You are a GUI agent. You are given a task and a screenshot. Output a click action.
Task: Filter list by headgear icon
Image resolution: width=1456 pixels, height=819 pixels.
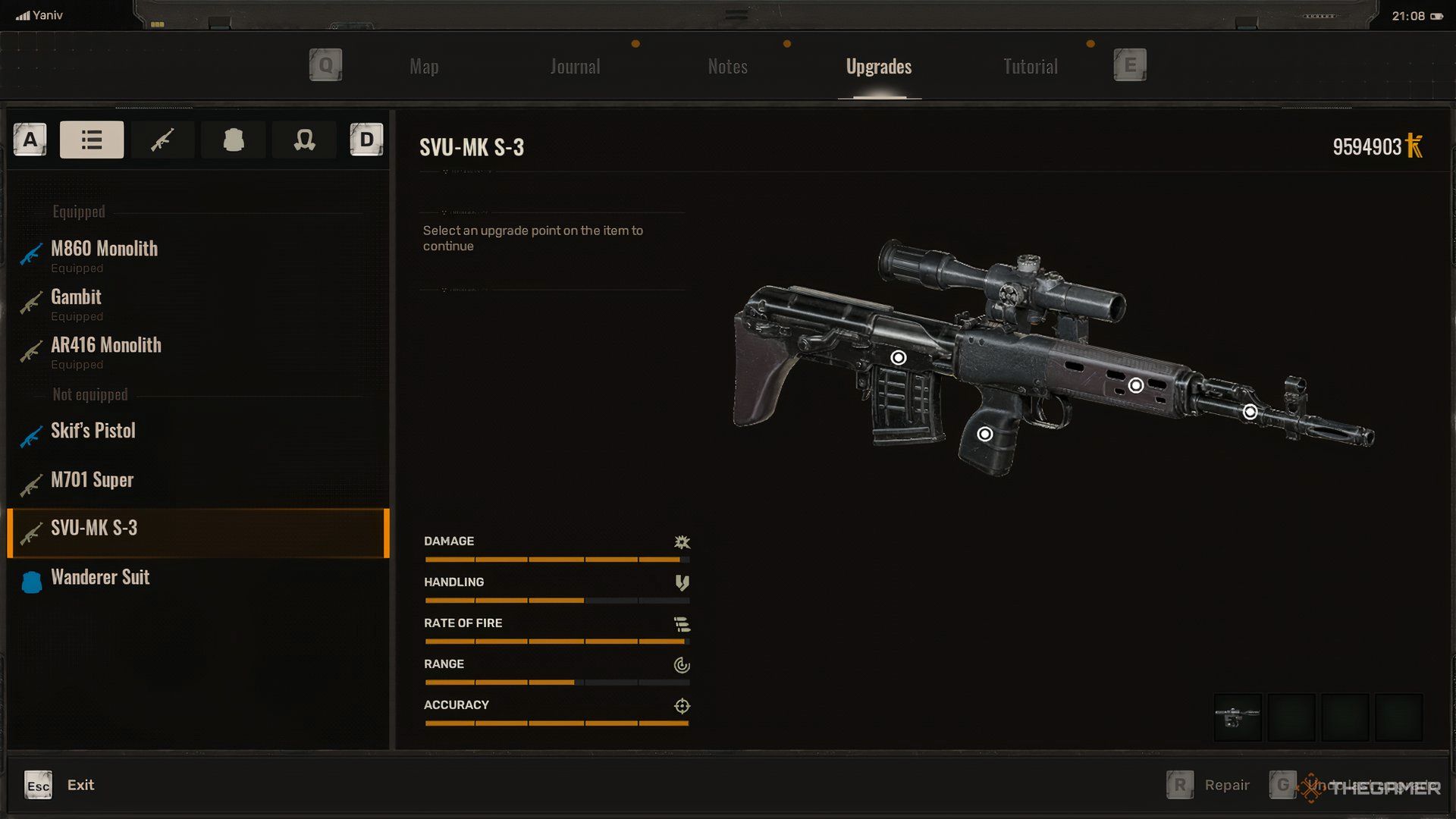tap(304, 140)
